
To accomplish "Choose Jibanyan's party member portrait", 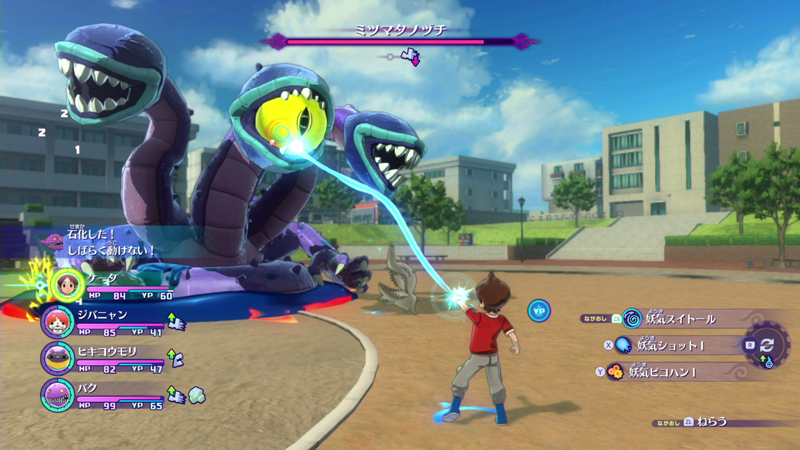I will tap(56, 321).
